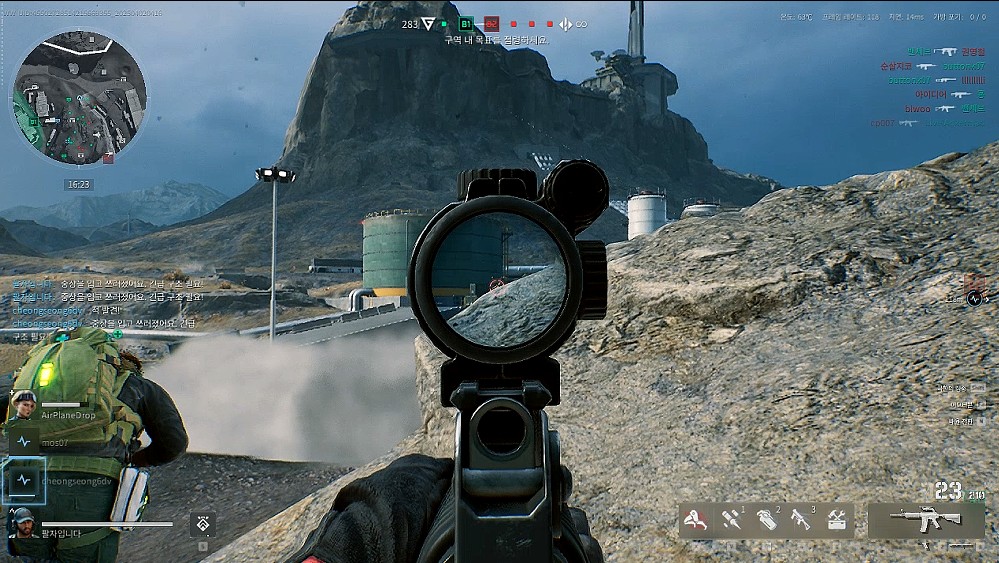Select highlighted squadmate cheongseong6dv's pulse icon

point(24,480)
